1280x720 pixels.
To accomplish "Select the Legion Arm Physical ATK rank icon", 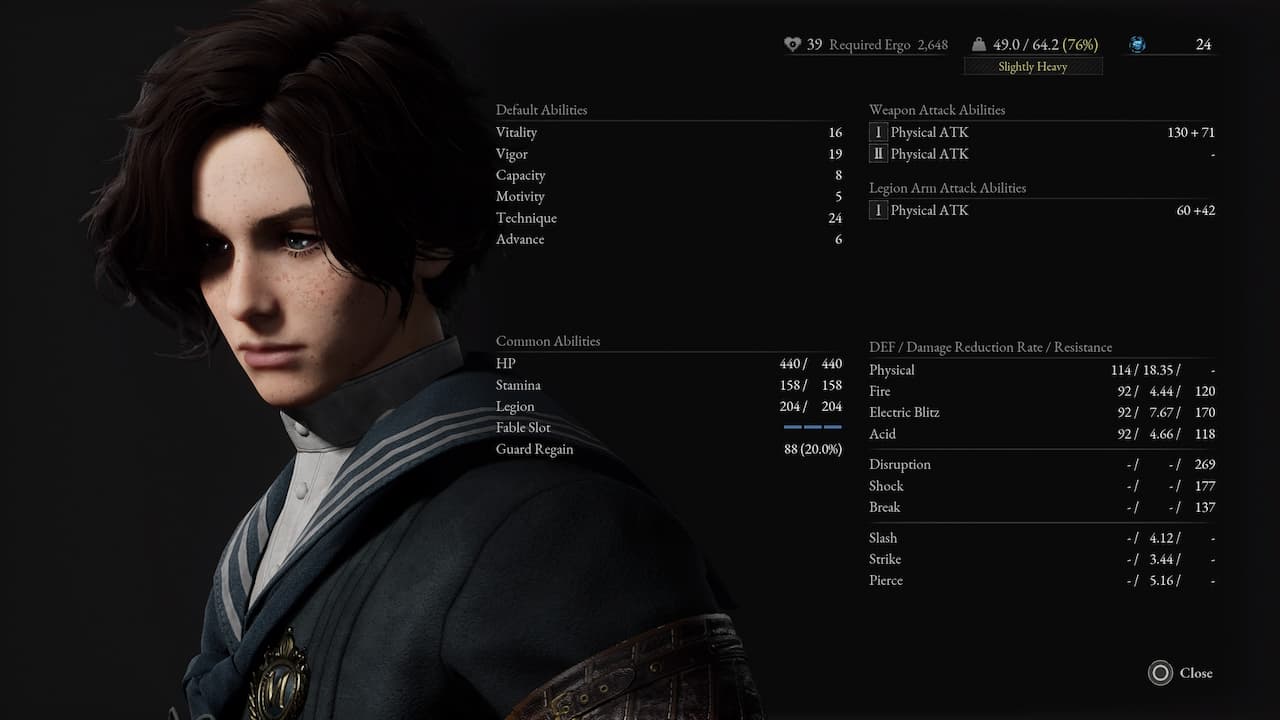I will [x=878, y=210].
